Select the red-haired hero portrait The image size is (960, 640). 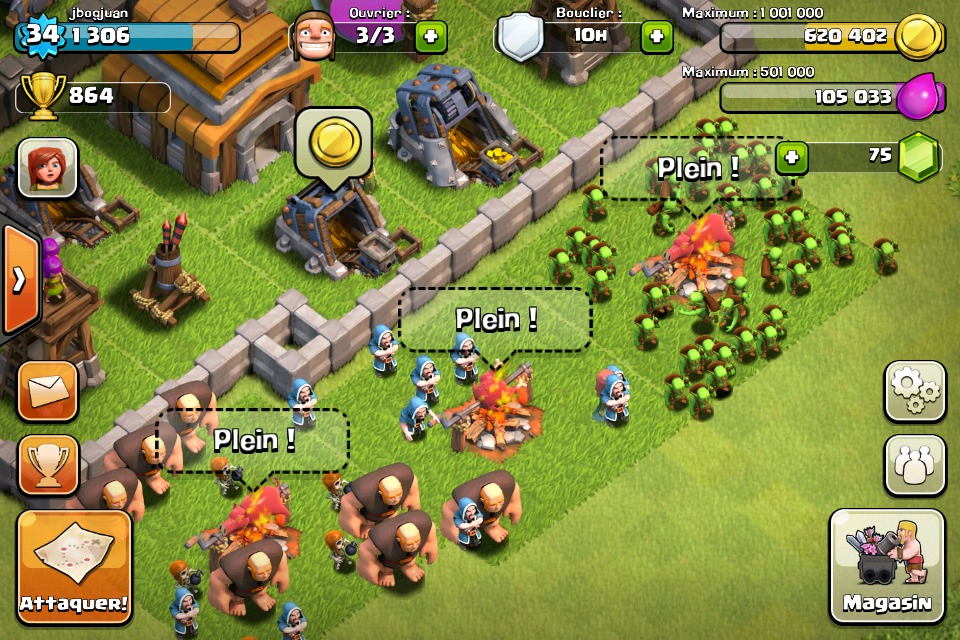47,167
